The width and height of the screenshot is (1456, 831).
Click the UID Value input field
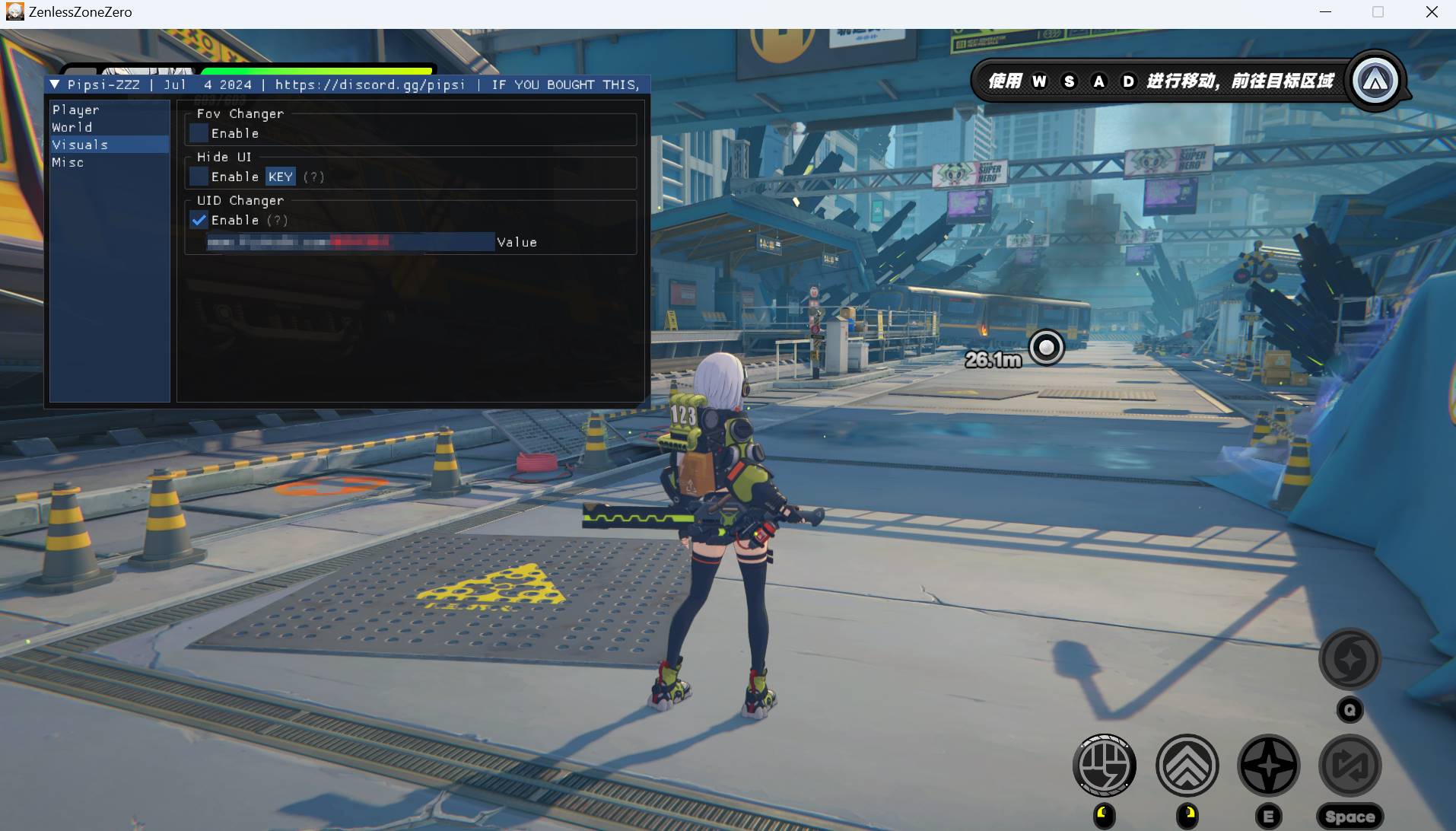pyautogui.click(x=350, y=242)
